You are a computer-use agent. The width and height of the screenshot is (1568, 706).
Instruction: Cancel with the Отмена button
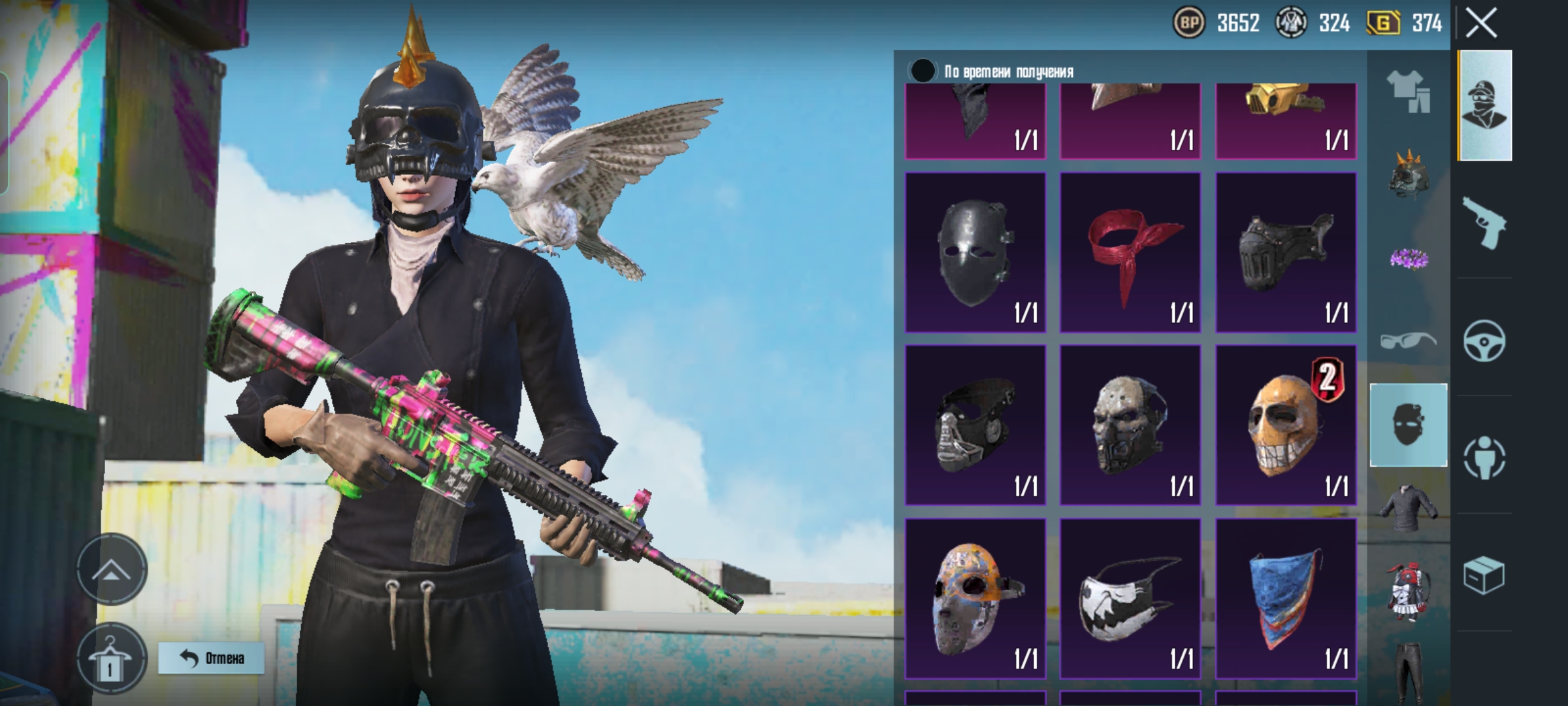[x=211, y=658]
